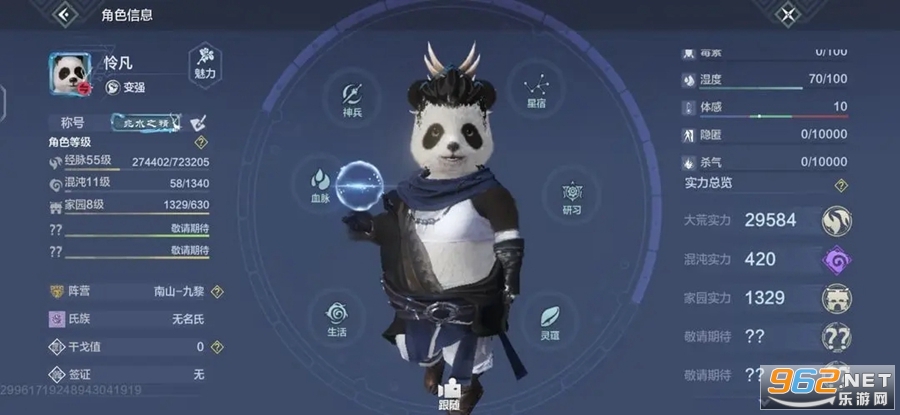Open the 血脉 bloodline menu
The image size is (900, 415).
[x=322, y=185]
